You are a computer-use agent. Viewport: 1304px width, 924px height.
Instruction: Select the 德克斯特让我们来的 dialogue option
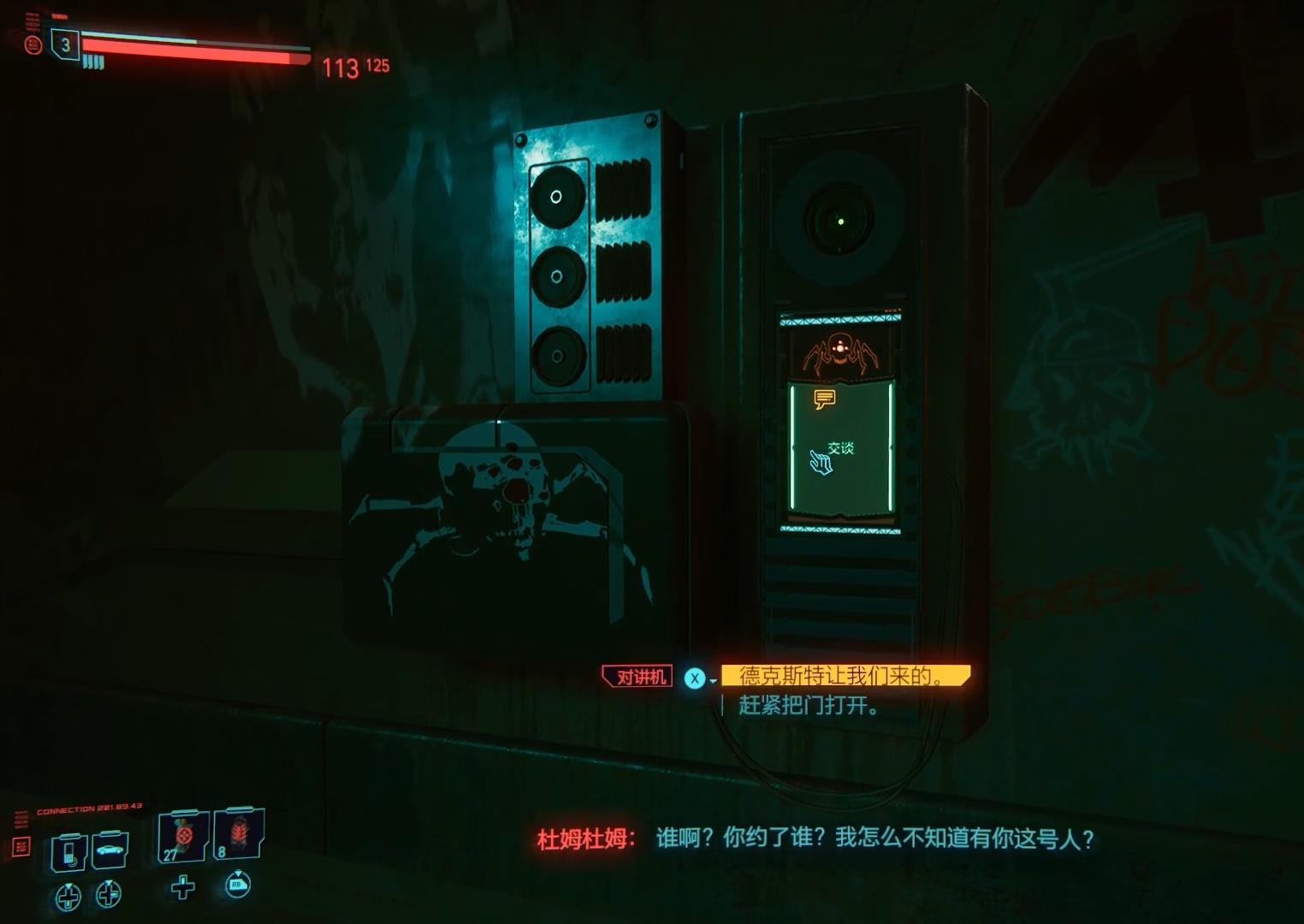point(841,675)
